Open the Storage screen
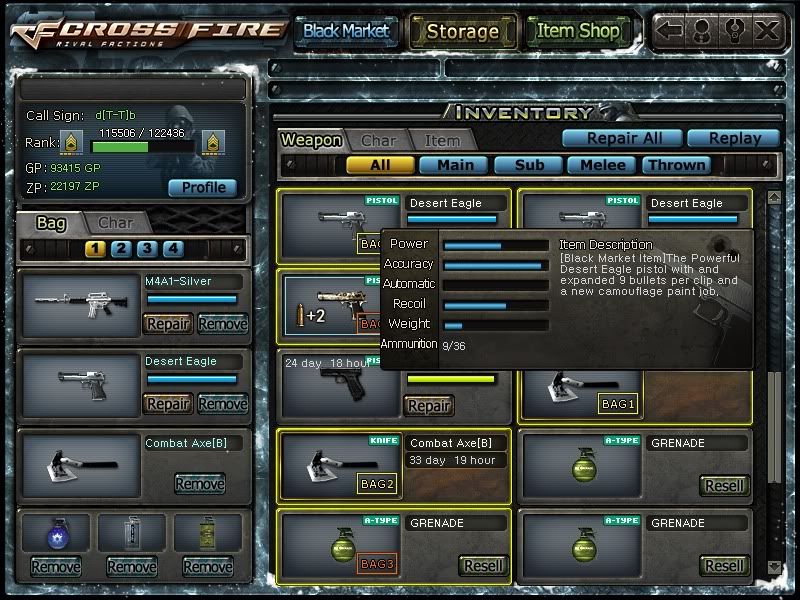The width and height of the screenshot is (800, 600). [x=462, y=31]
